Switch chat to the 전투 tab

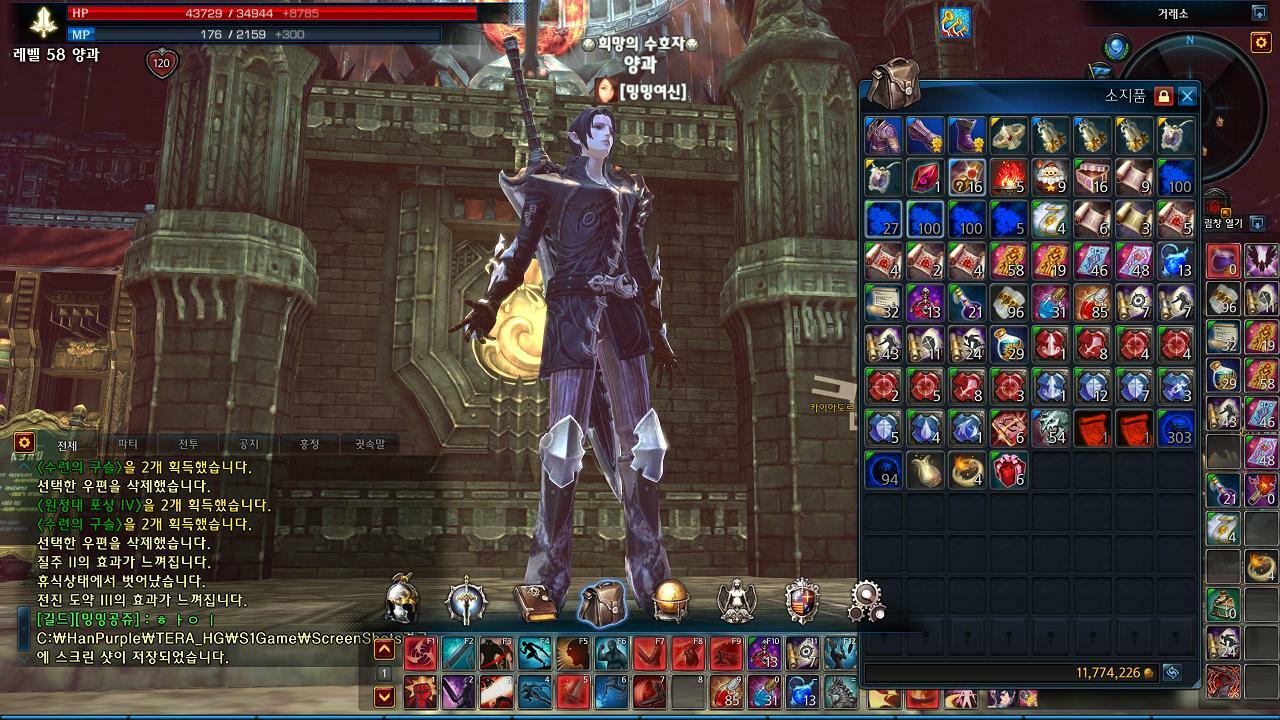[x=188, y=444]
